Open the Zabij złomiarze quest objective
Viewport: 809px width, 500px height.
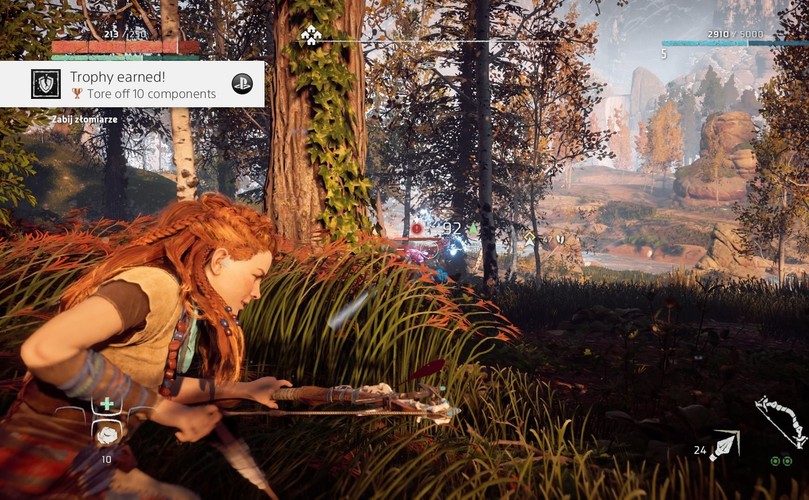84,120
